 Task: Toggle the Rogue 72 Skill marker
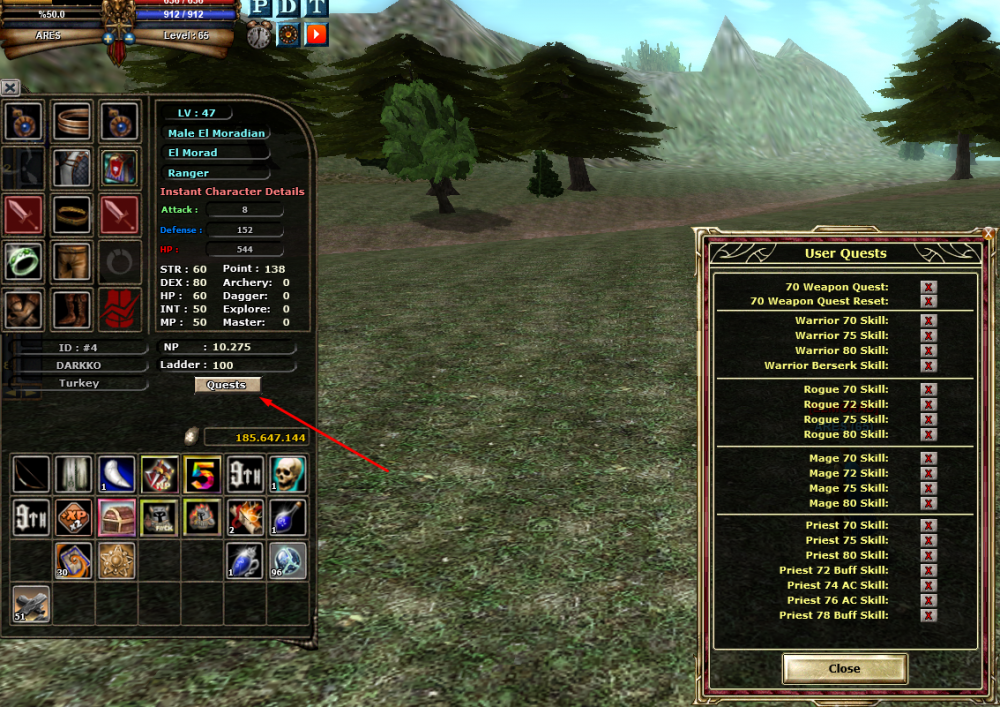point(928,405)
